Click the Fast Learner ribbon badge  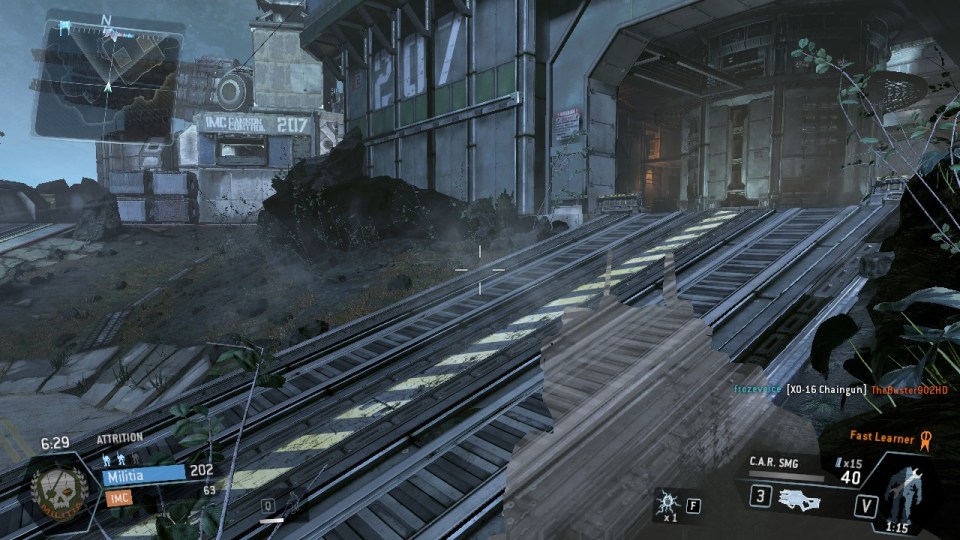pyautogui.click(x=924, y=437)
